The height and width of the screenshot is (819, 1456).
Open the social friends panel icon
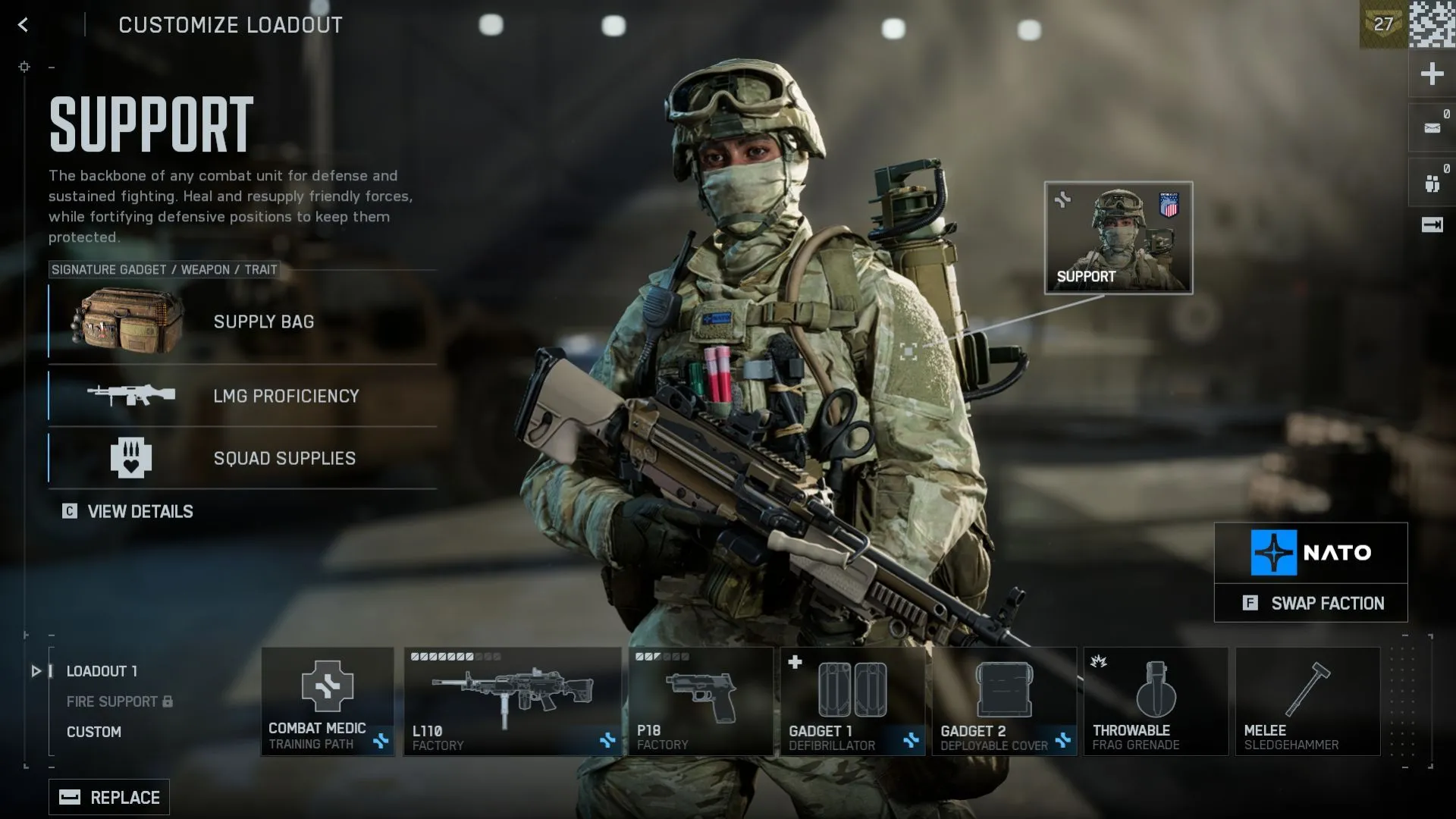[x=1432, y=180]
